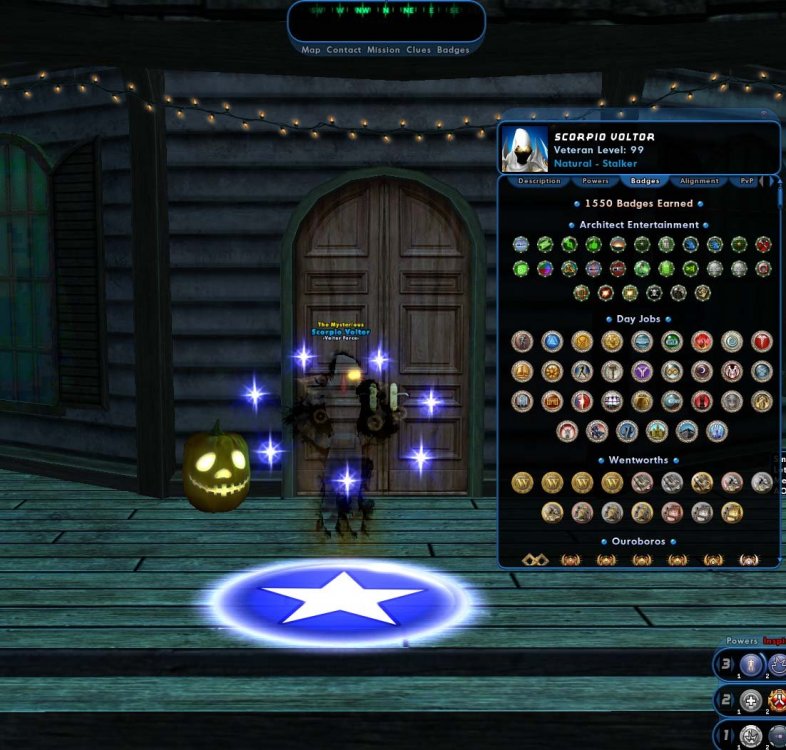This screenshot has width=786, height=750.
Task: Switch to the Description tab
Action: click(539, 181)
